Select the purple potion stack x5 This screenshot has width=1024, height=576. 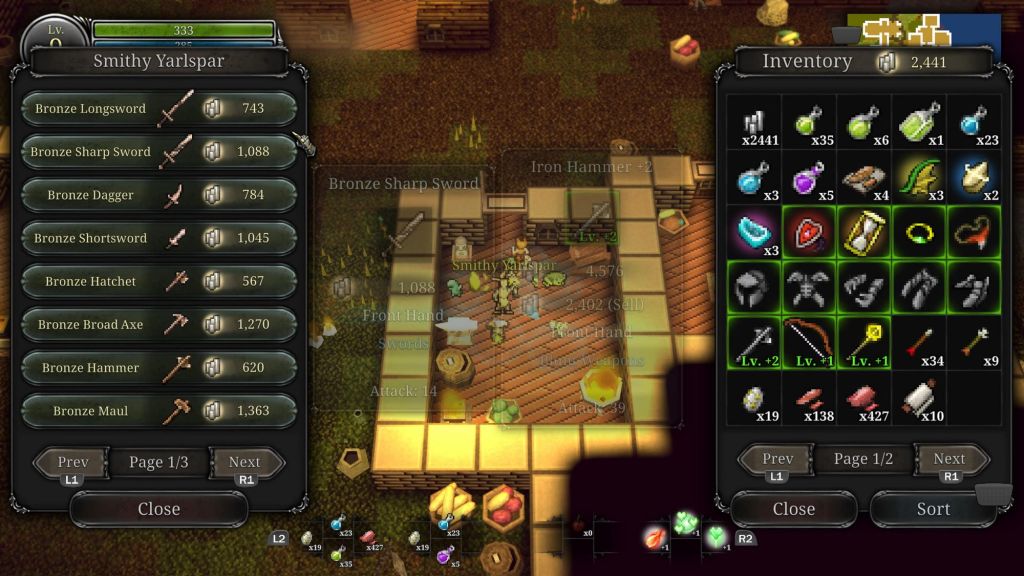click(x=808, y=178)
